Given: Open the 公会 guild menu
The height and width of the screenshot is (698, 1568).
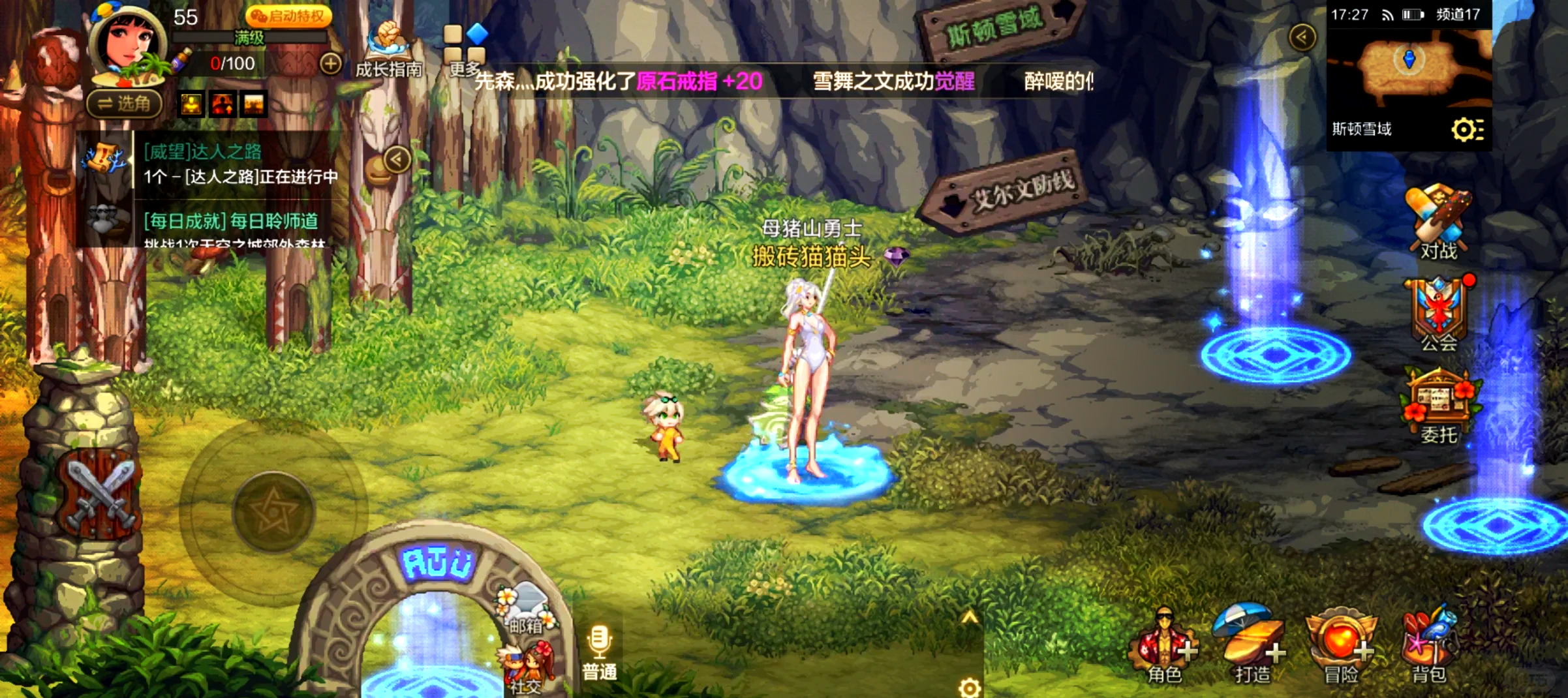Looking at the screenshot, I should click(1438, 314).
